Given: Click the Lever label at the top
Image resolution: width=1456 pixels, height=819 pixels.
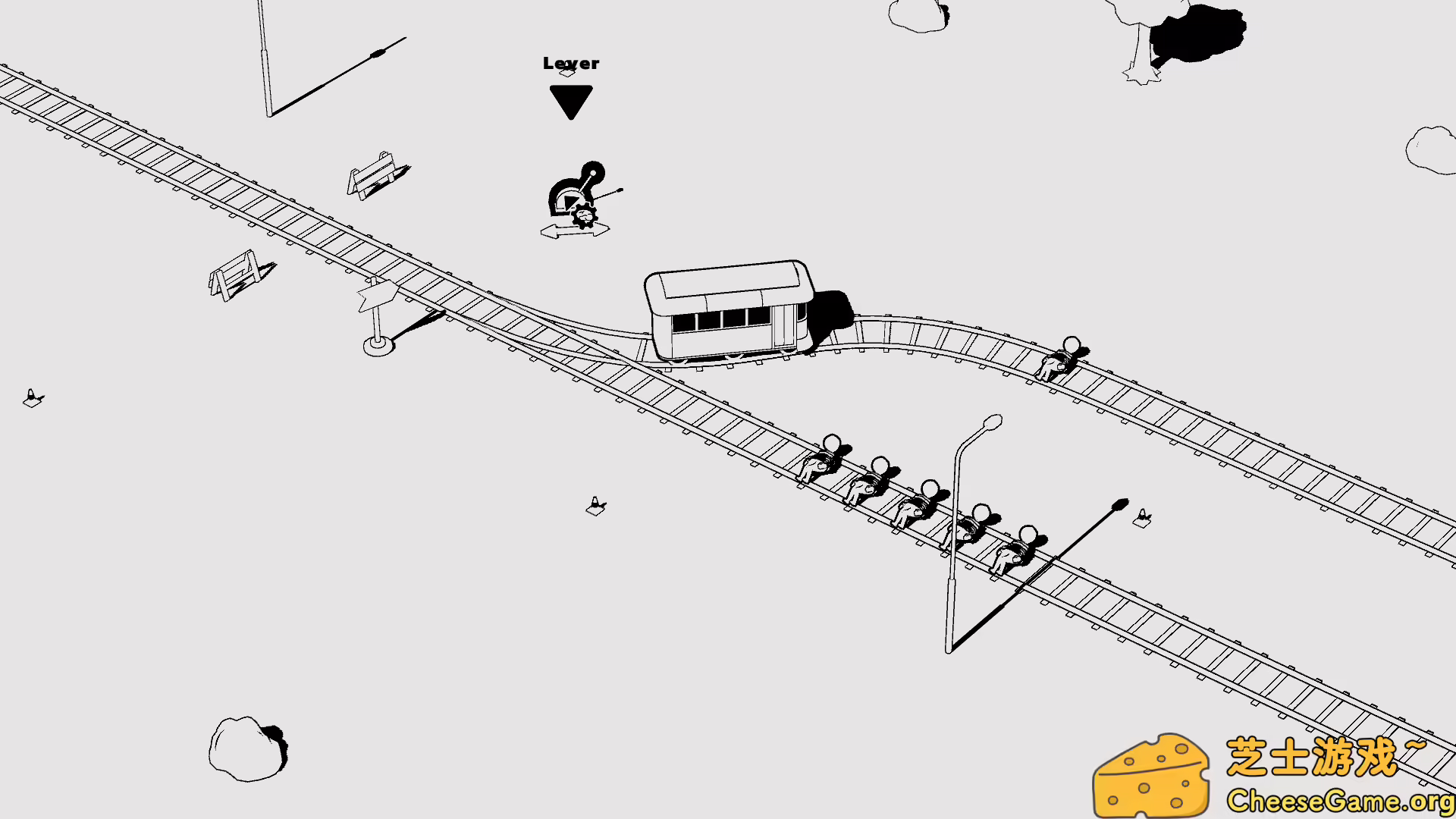Looking at the screenshot, I should 570,64.
